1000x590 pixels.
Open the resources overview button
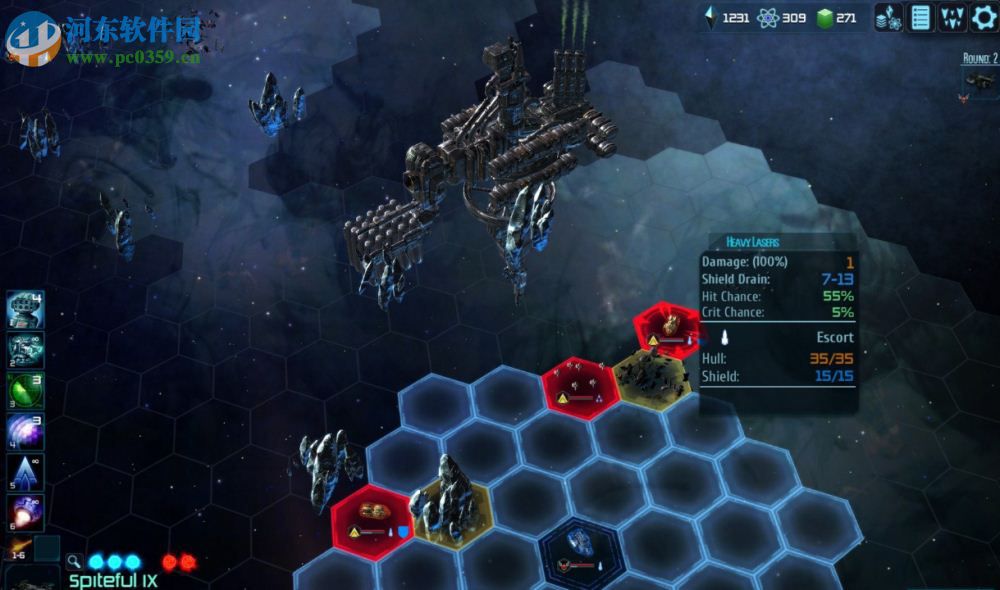click(x=889, y=17)
